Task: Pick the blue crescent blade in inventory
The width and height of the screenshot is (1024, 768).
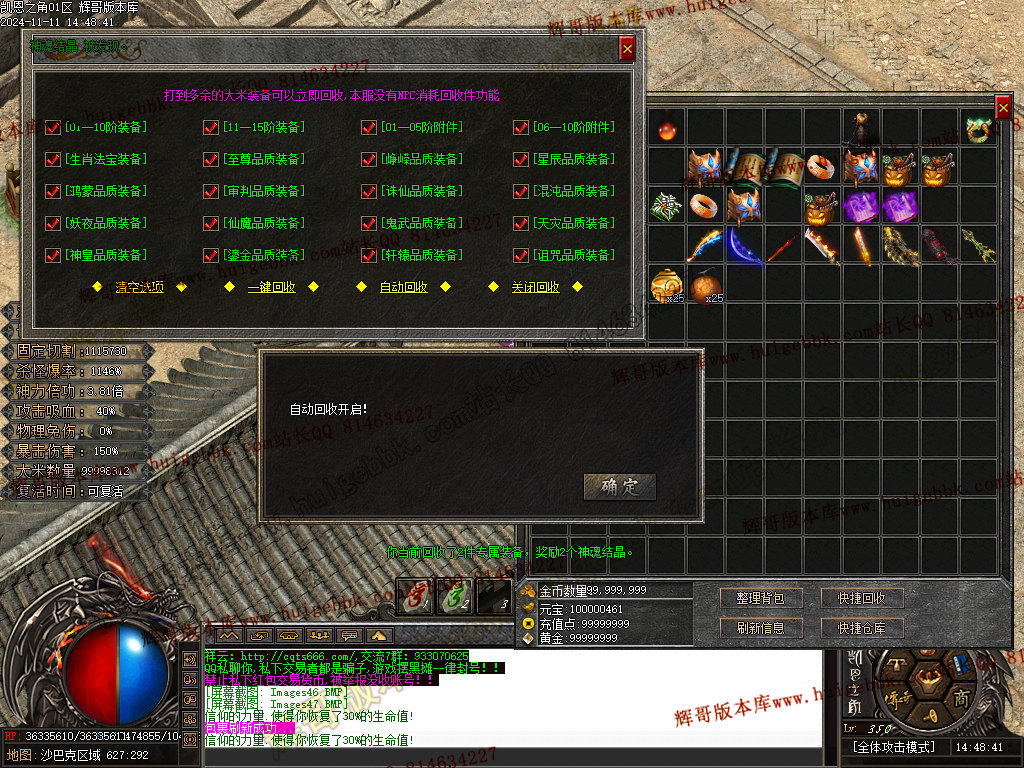Action: pos(743,246)
